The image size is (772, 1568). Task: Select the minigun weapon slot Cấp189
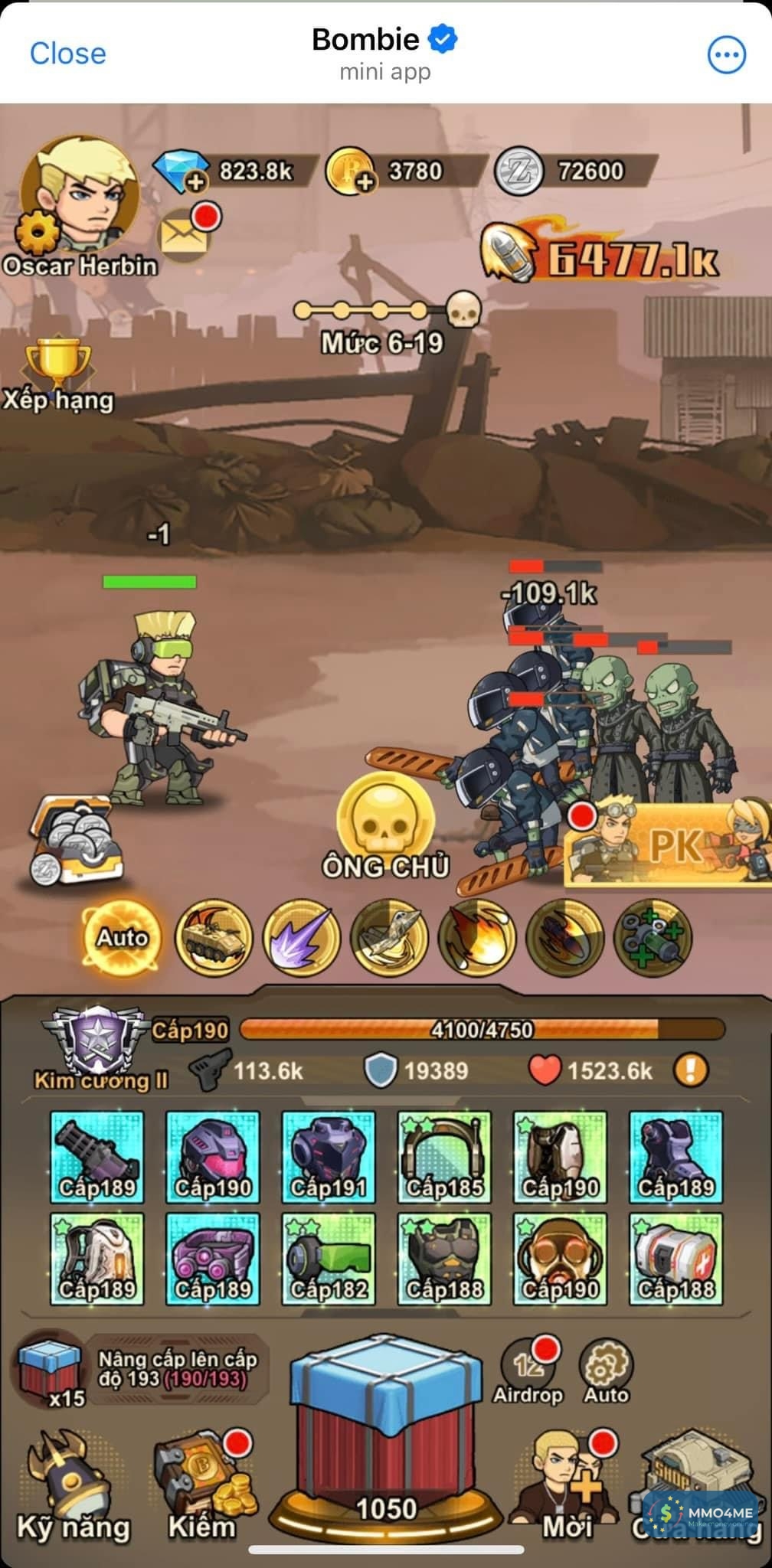point(97,1156)
